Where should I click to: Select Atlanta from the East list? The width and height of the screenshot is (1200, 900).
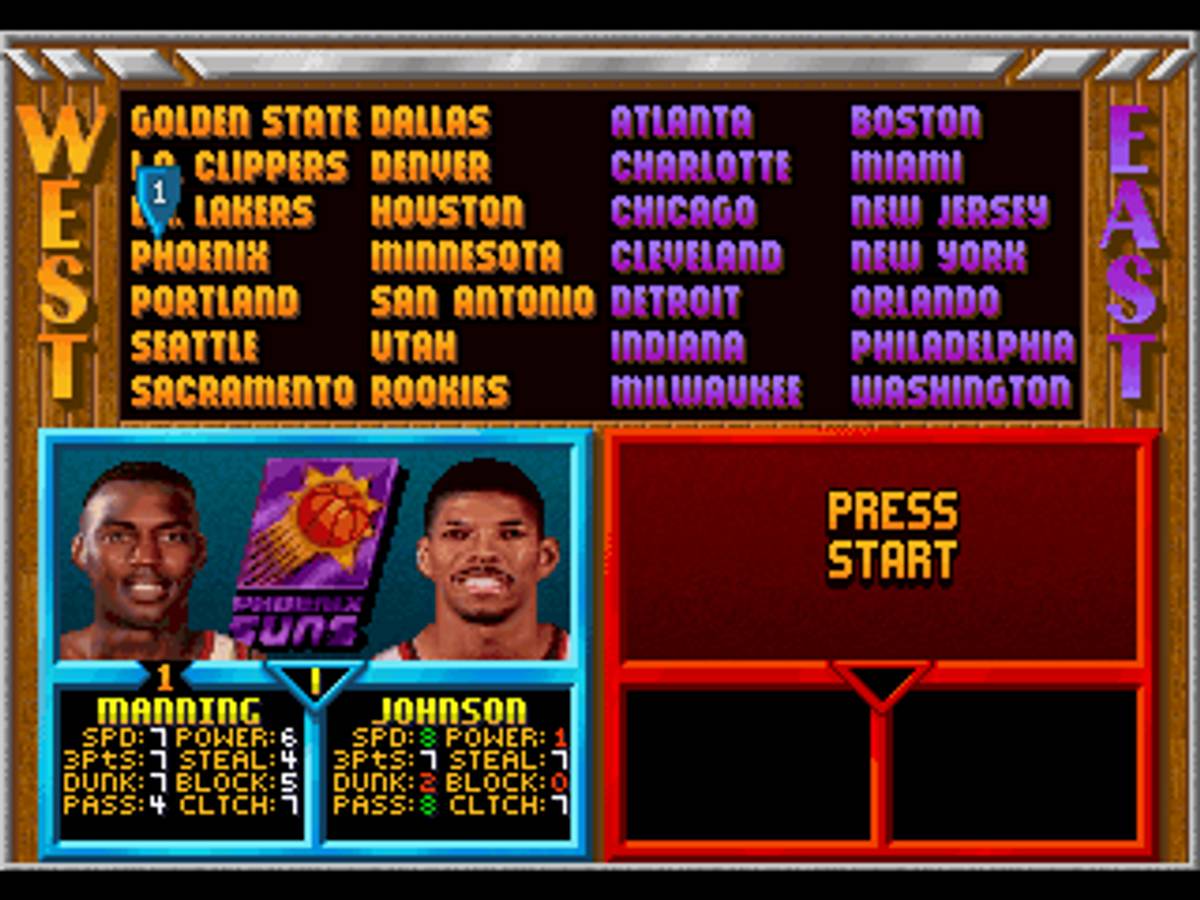pos(681,122)
